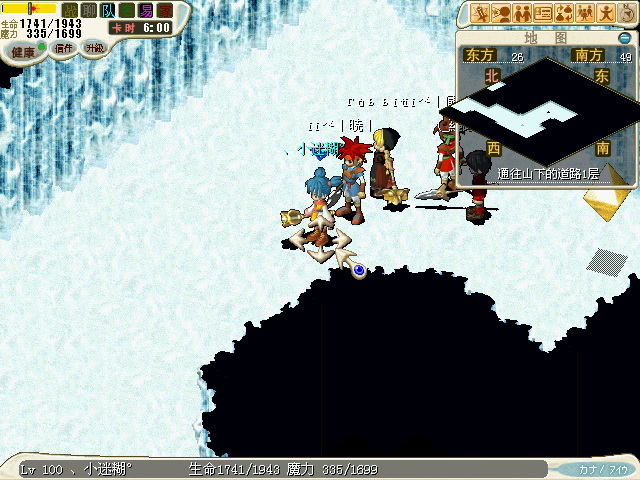Toggle the 战 battle mode button

pyautogui.click(x=70, y=10)
